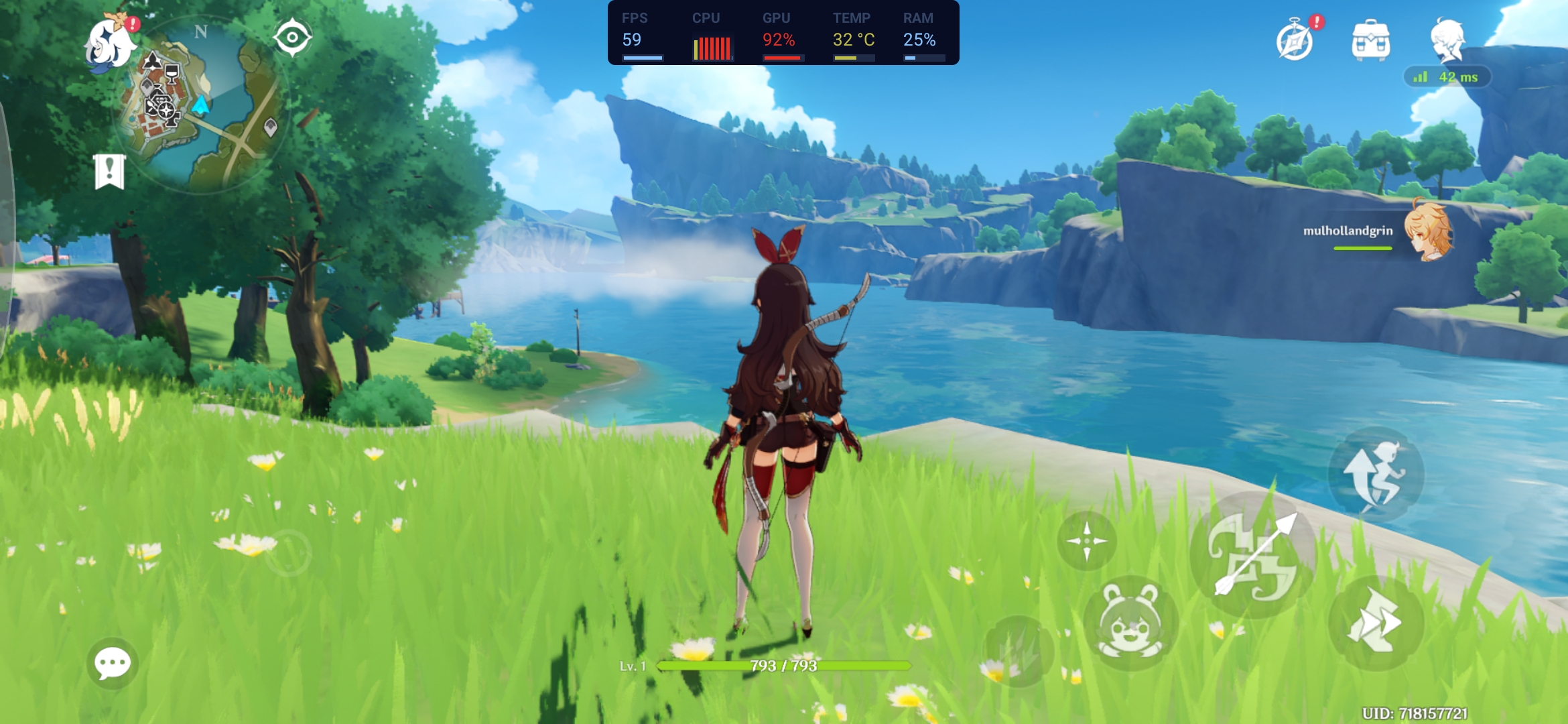Screen dimensions: 1568x724
Task: Toggle aiming mode crosshair button
Action: (x=1086, y=541)
